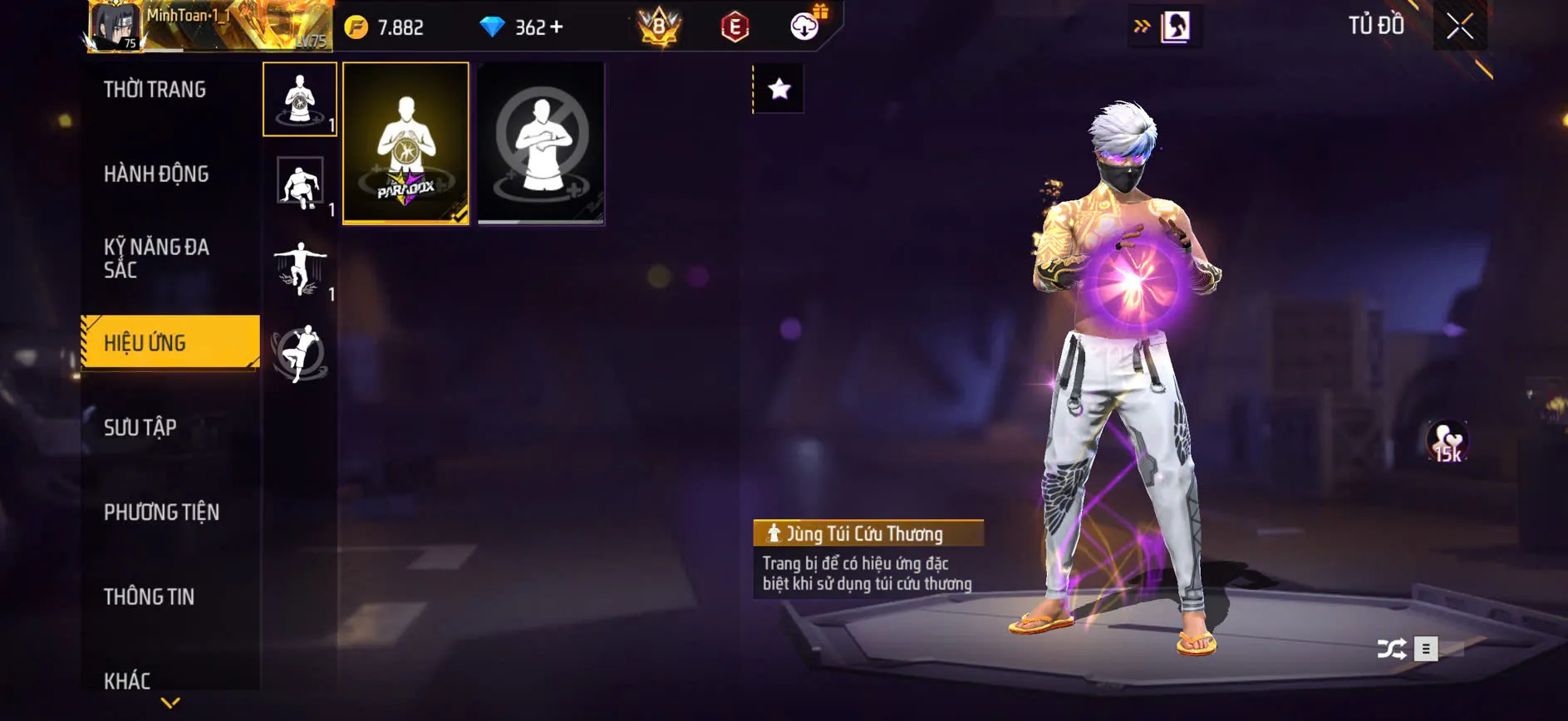
Task: Select the Paradox effect thumbnail
Action: click(x=406, y=143)
